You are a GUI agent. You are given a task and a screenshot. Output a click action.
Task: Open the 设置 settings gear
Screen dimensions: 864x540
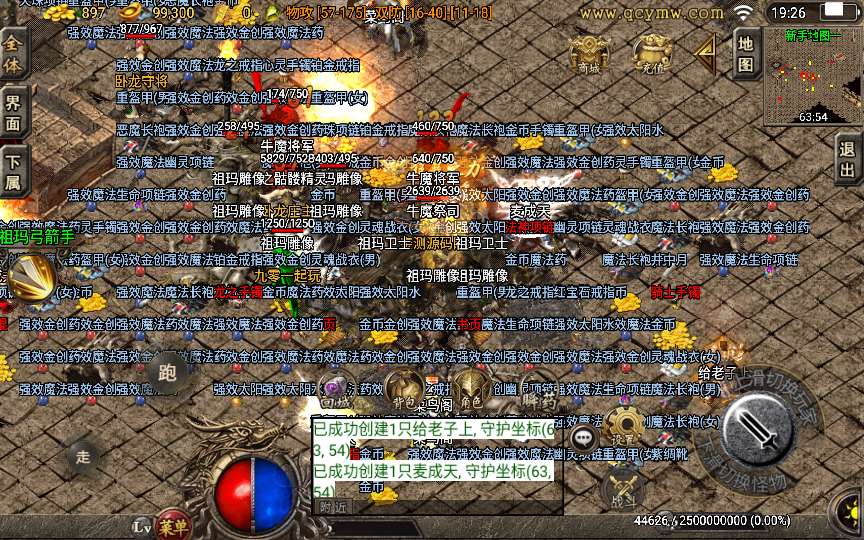(x=624, y=427)
